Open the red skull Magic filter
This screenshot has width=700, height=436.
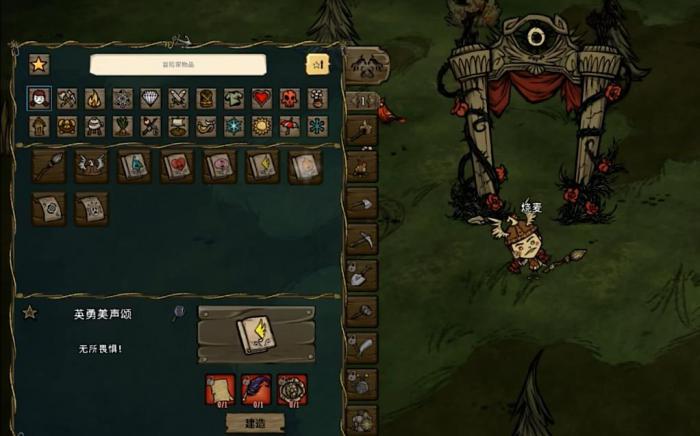click(x=289, y=98)
